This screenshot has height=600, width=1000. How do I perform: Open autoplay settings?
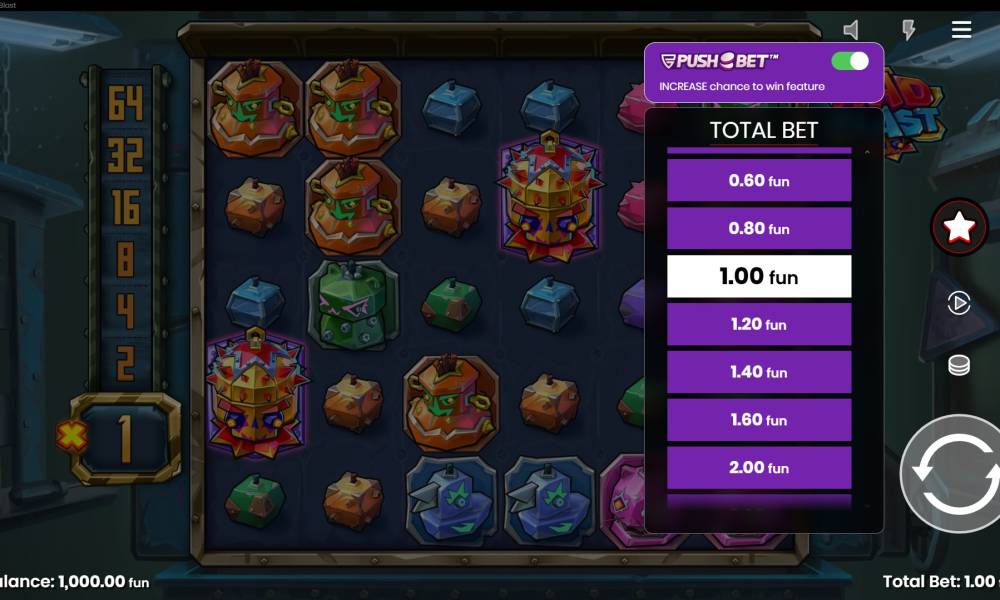(958, 303)
